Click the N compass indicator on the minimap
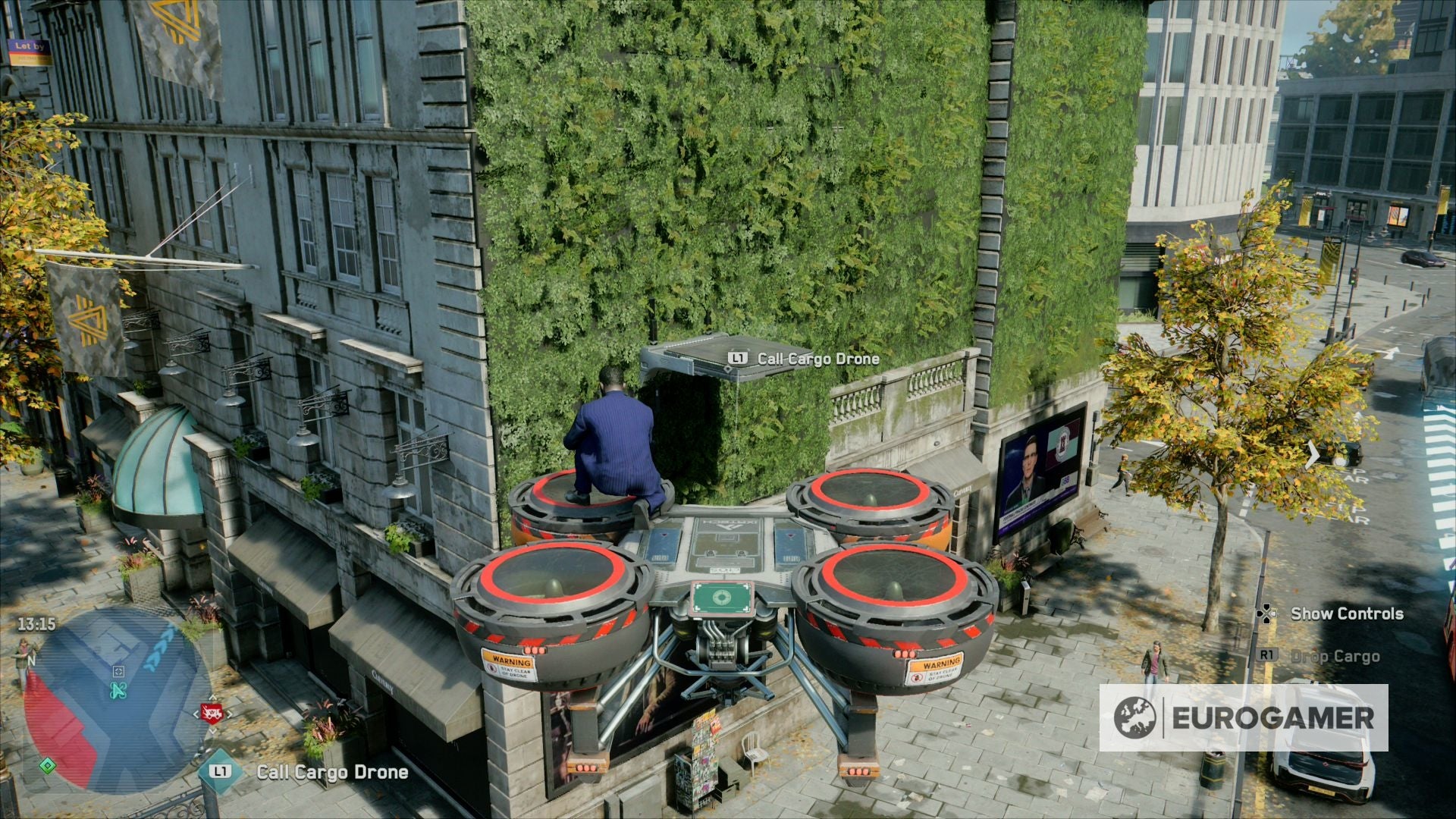The image size is (1456, 819). pyautogui.click(x=32, y=661)
